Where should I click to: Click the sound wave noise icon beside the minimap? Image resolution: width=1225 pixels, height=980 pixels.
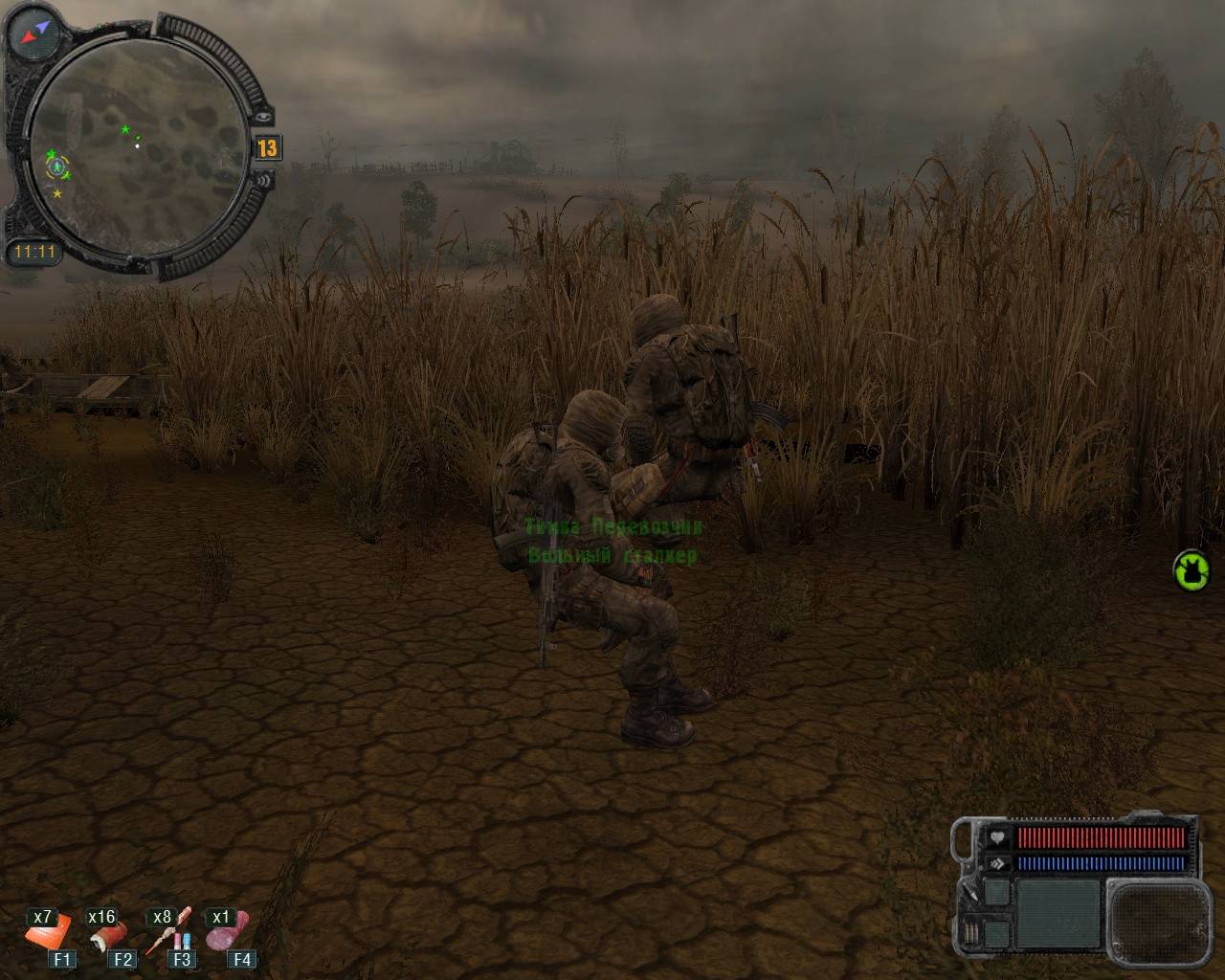click(x=265, y=179)
